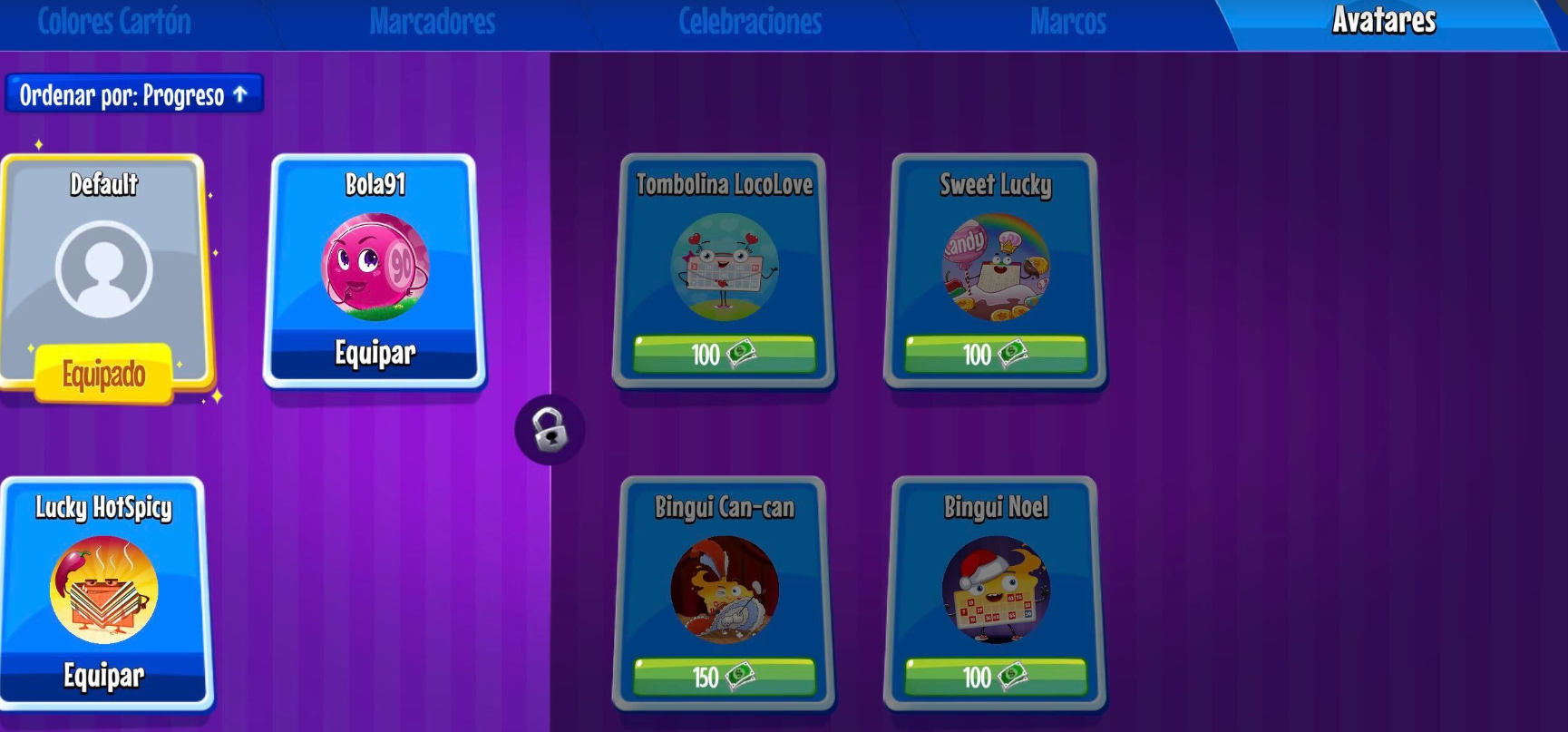1568x732 pixels.
Task: Buy Tombolina LocoLove for 100
Action: click(724, 354)
